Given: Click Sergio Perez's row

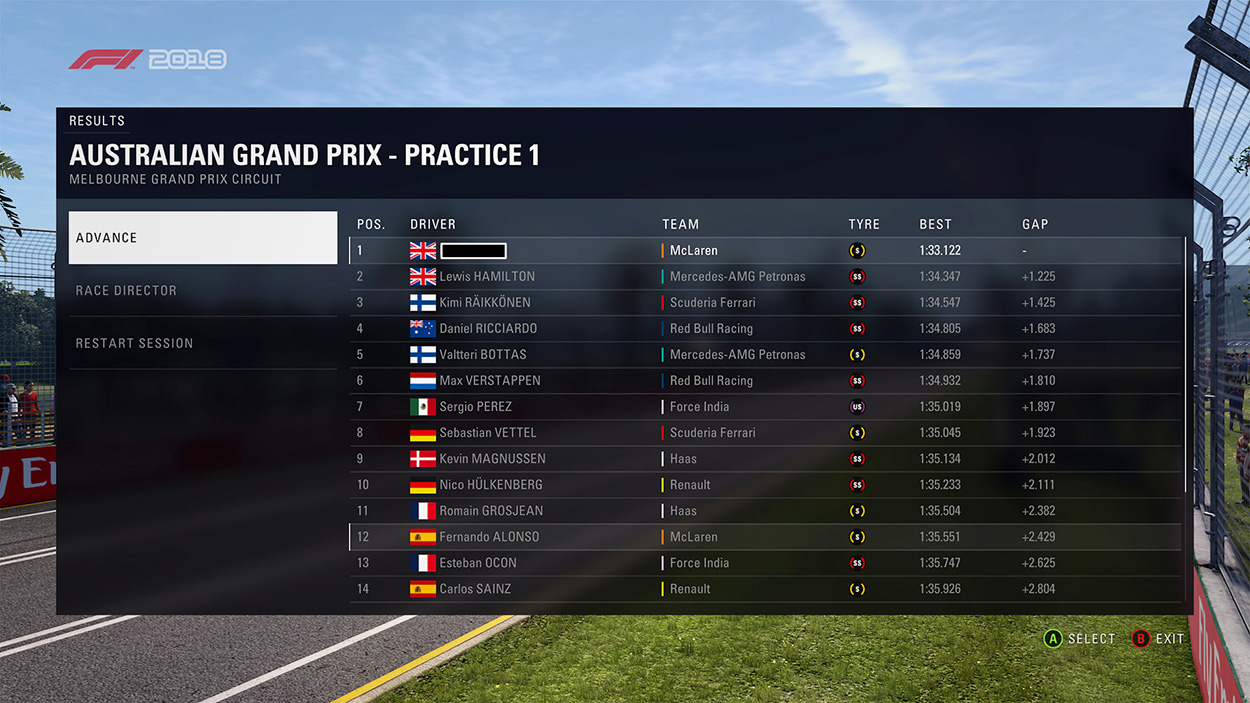Looking at the screenshot, I should coord(765,407).
